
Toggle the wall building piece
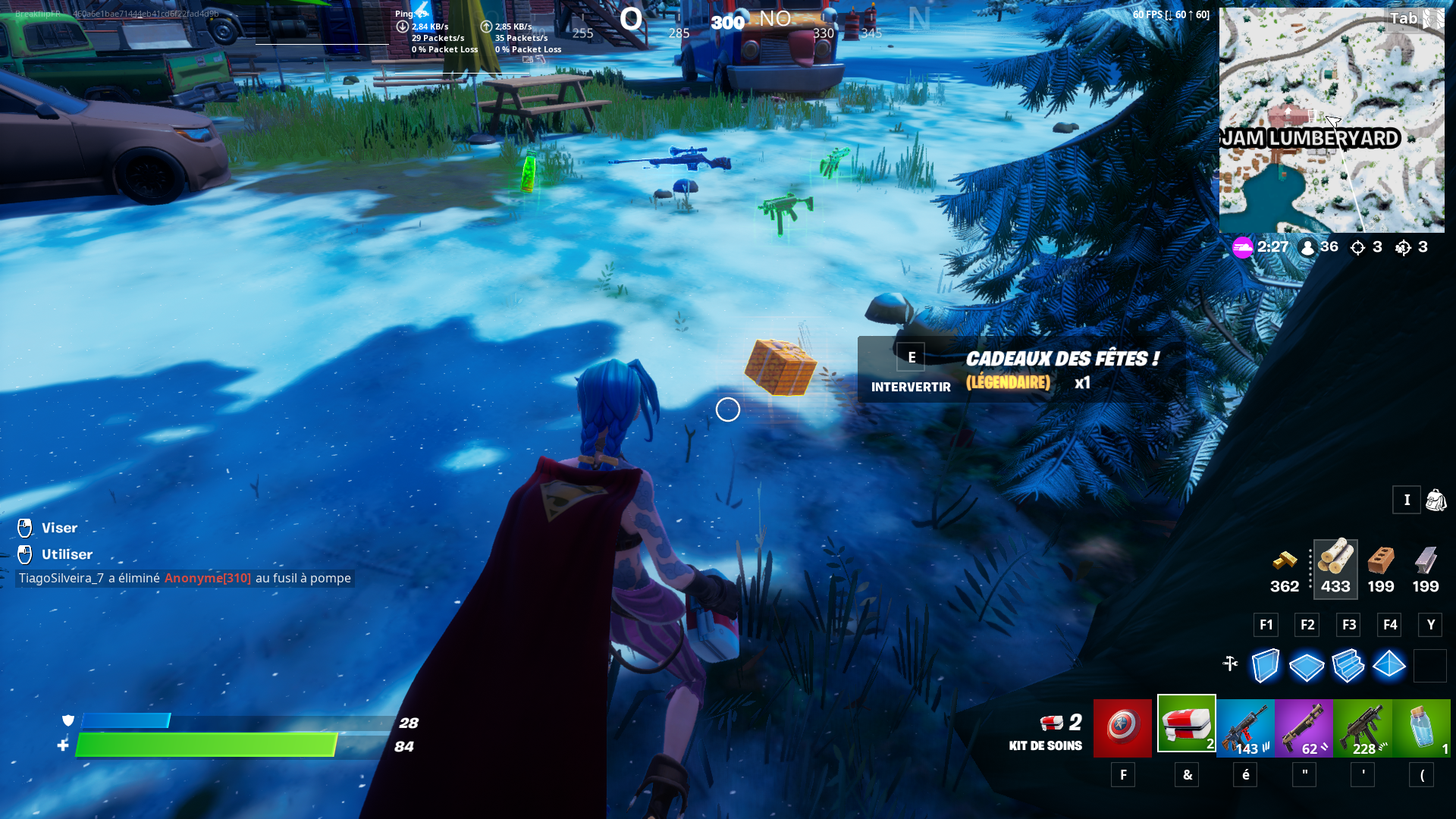(x=1265, y=665)
